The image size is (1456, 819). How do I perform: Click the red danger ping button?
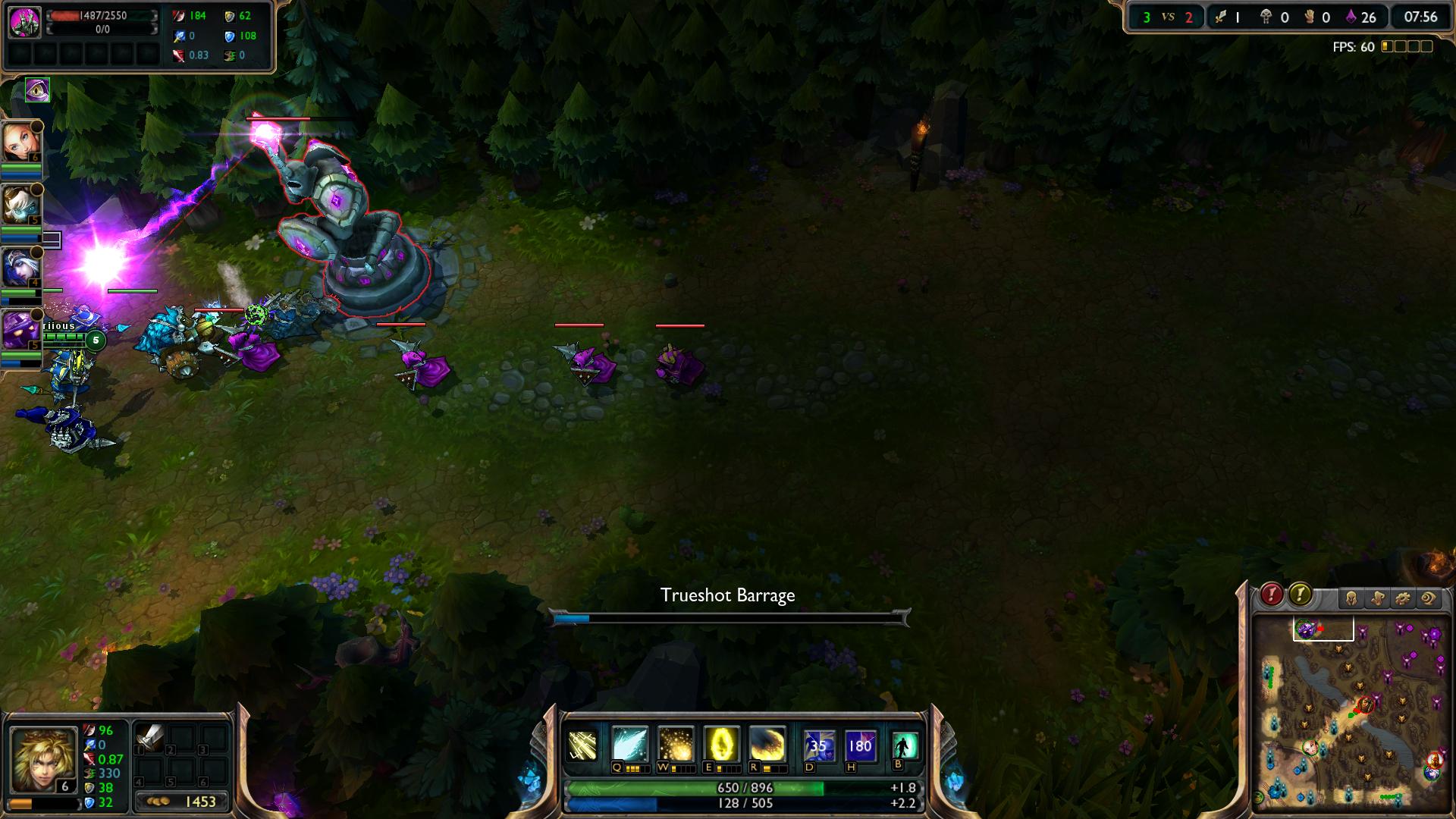1272,595
